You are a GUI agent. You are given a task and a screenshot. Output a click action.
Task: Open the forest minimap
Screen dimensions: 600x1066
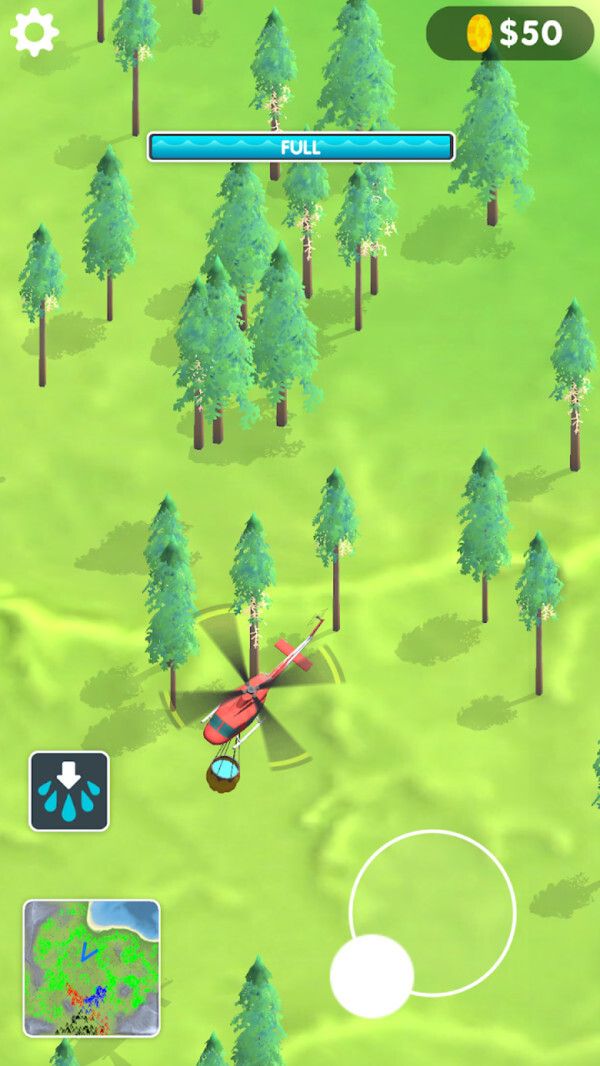pos(91,967)
